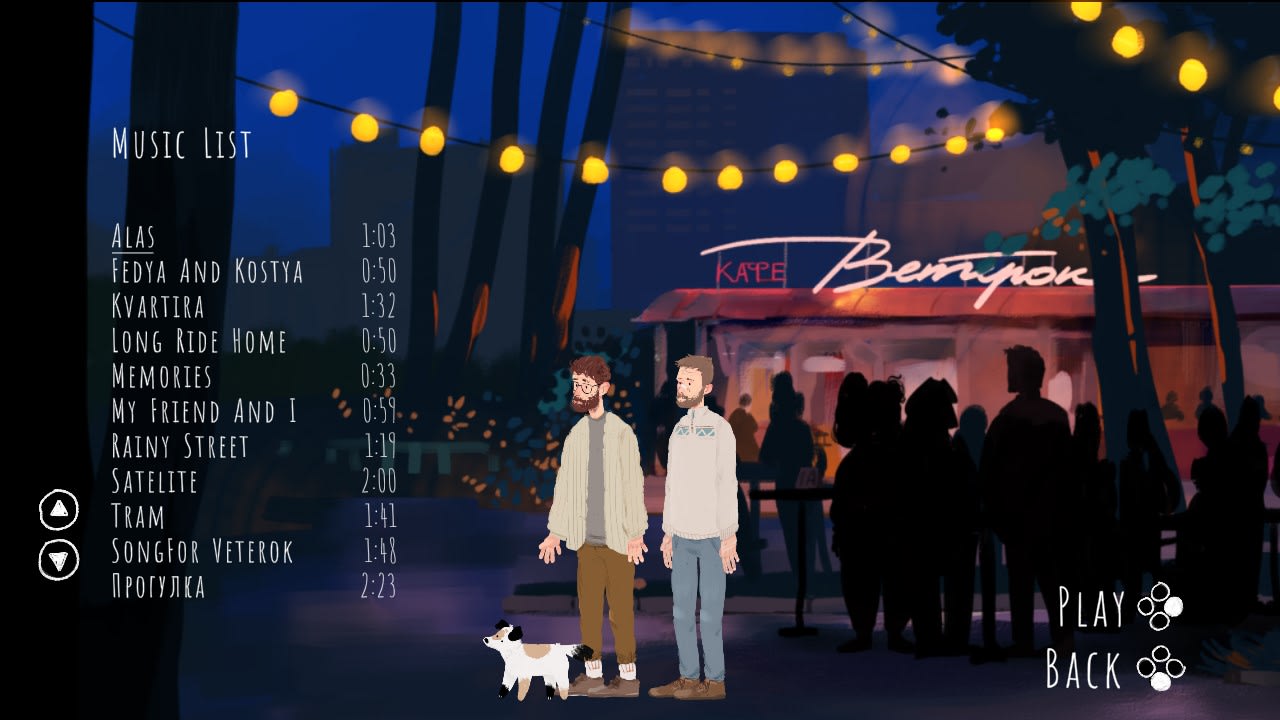Click the bearded character with glasses
1280x720 pixels.
[x=595, y=470]
